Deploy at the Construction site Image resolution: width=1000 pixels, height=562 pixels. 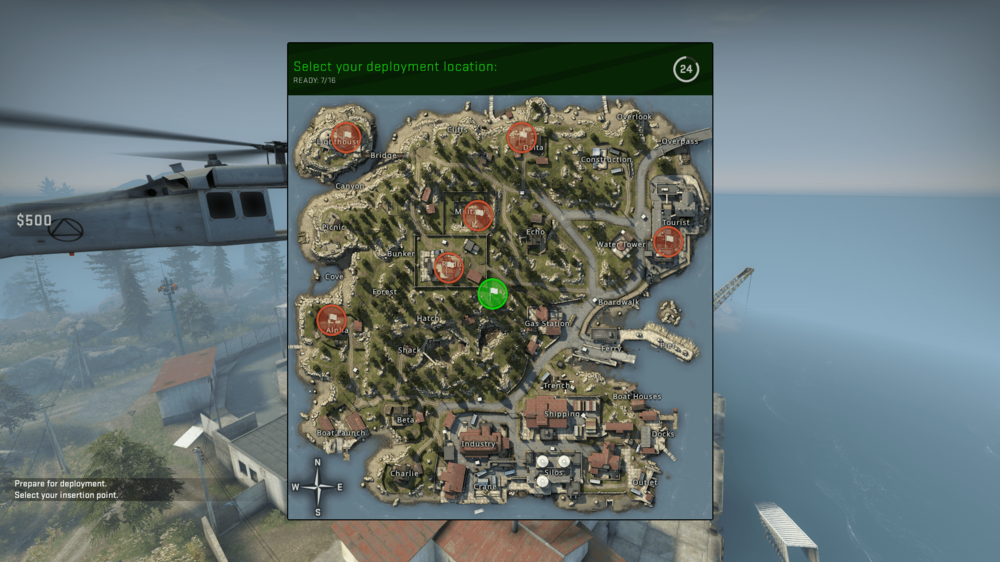click(x=606, y=159)
